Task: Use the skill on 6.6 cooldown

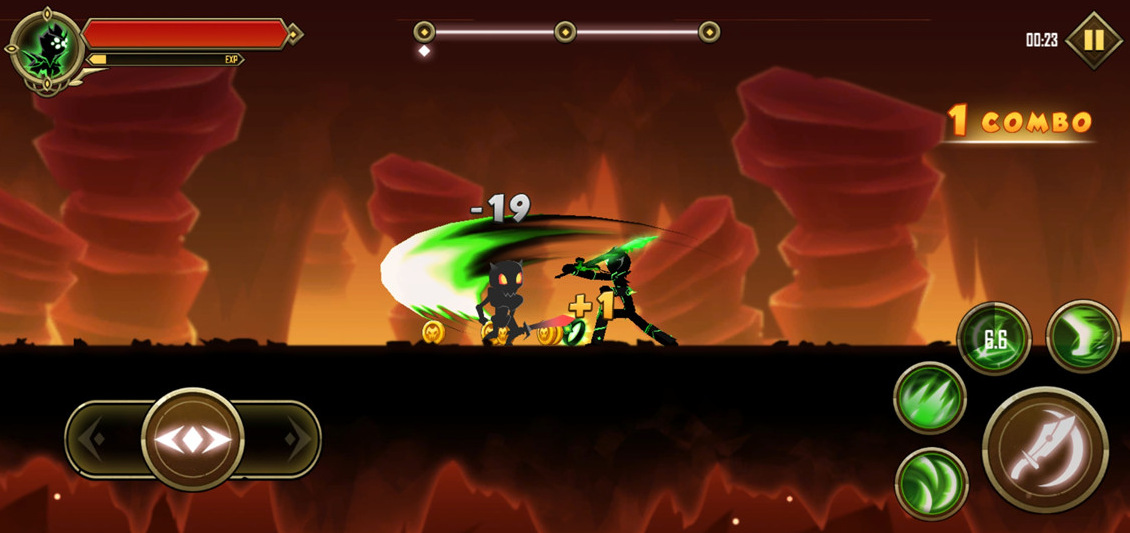Action: [994, 339]
